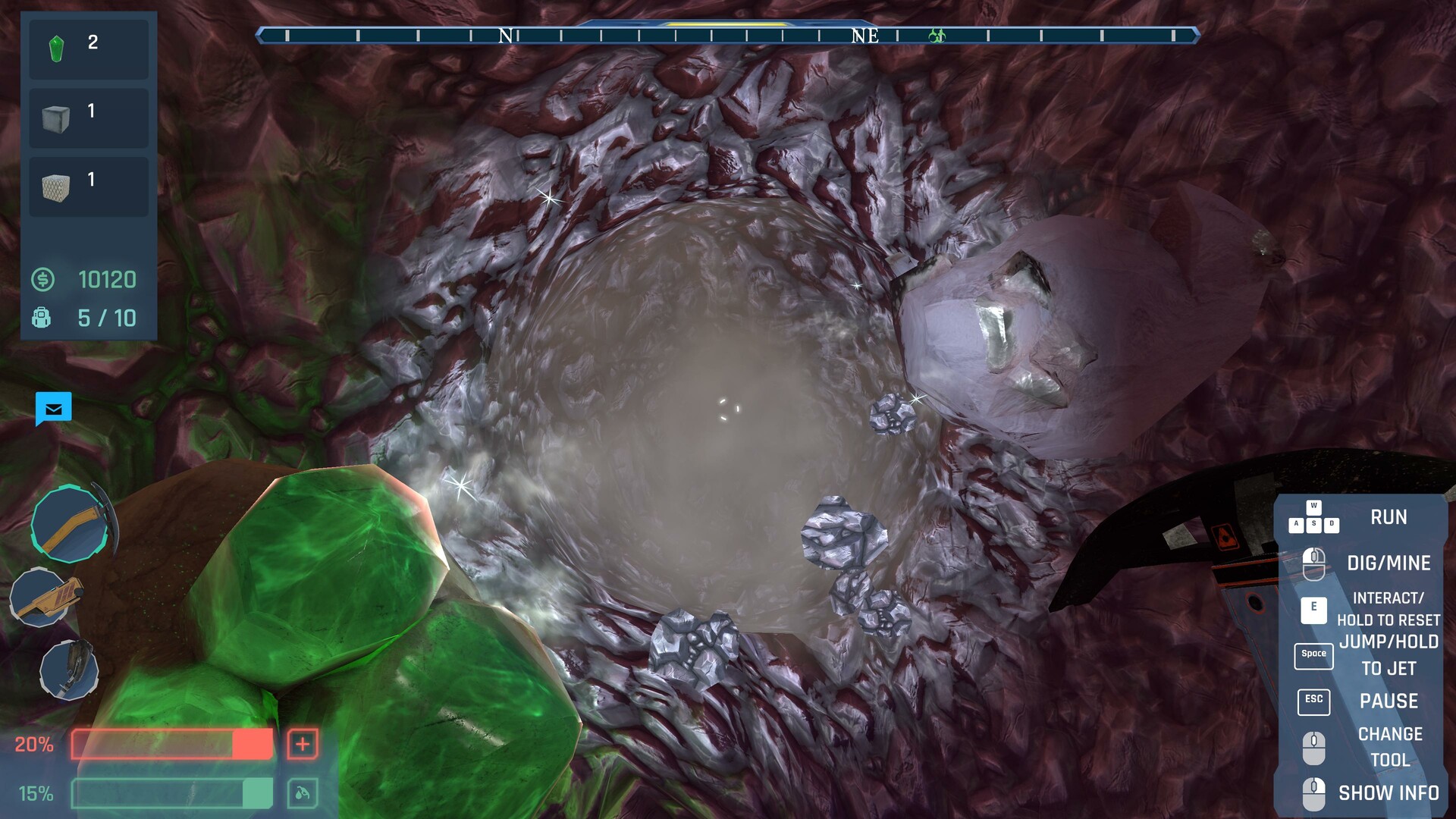Click the ESC key icon labeled PAUSE

(1314, 701)
